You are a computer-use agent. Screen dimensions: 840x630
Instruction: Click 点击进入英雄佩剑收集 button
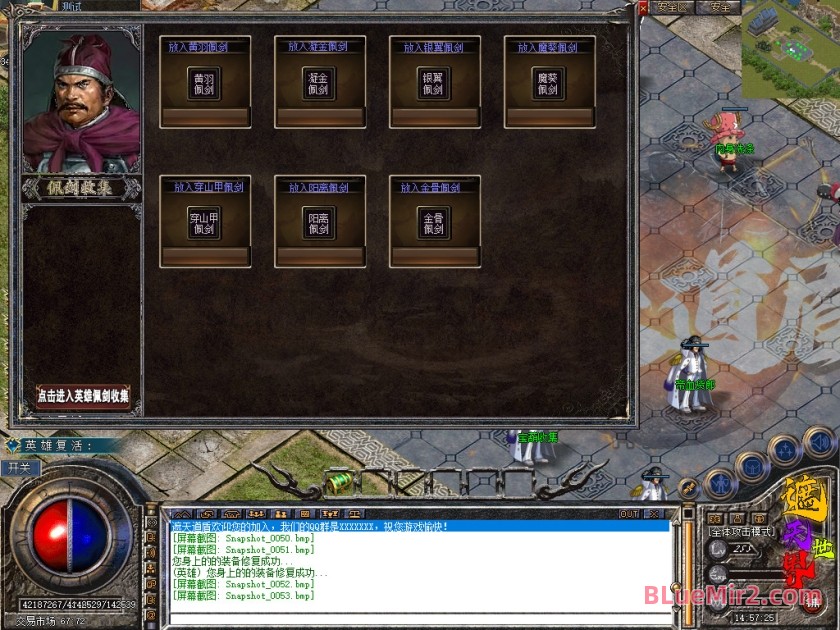[x=83, y=396]
